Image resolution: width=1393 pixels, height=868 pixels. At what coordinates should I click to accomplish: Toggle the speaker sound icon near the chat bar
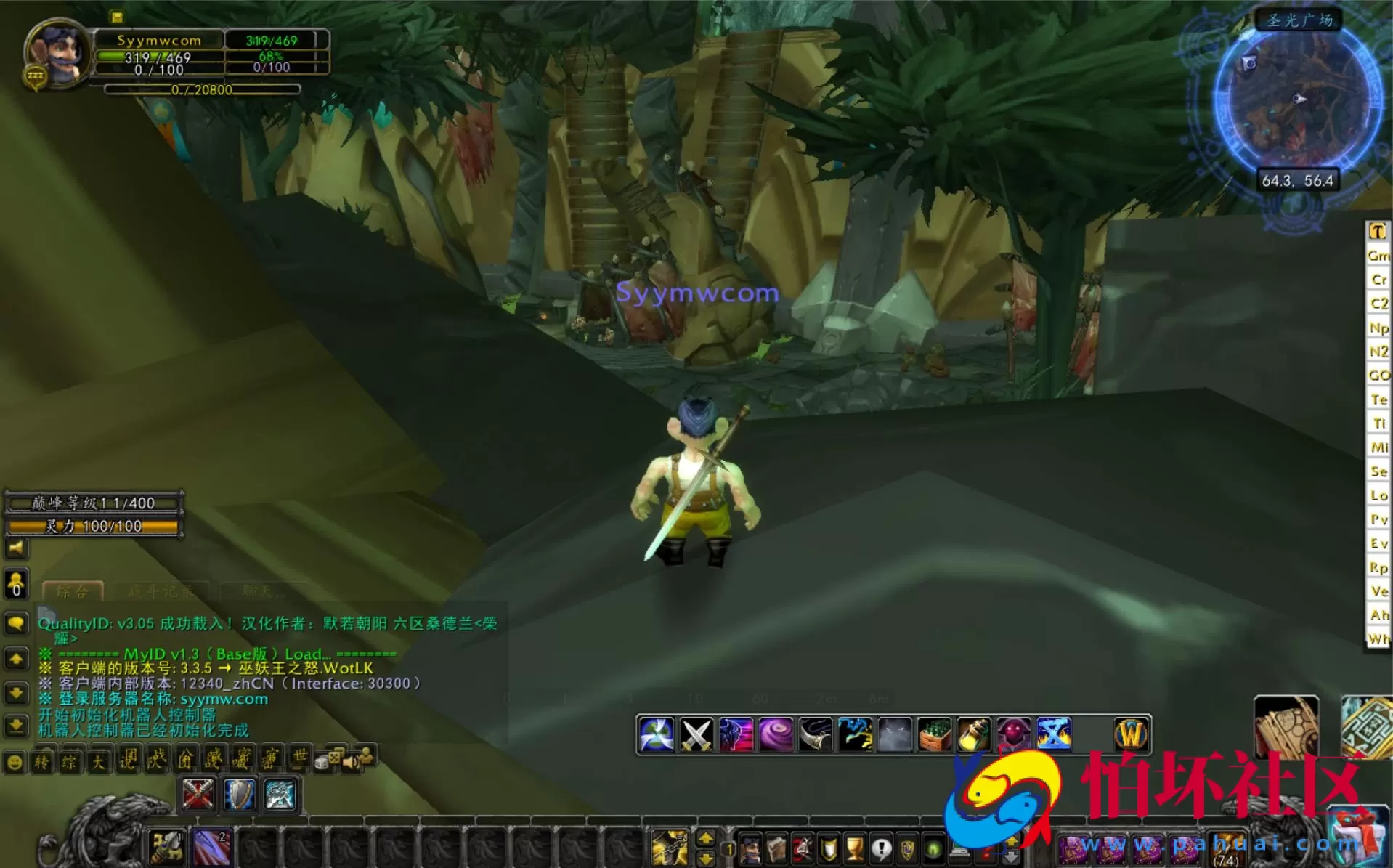351,761
